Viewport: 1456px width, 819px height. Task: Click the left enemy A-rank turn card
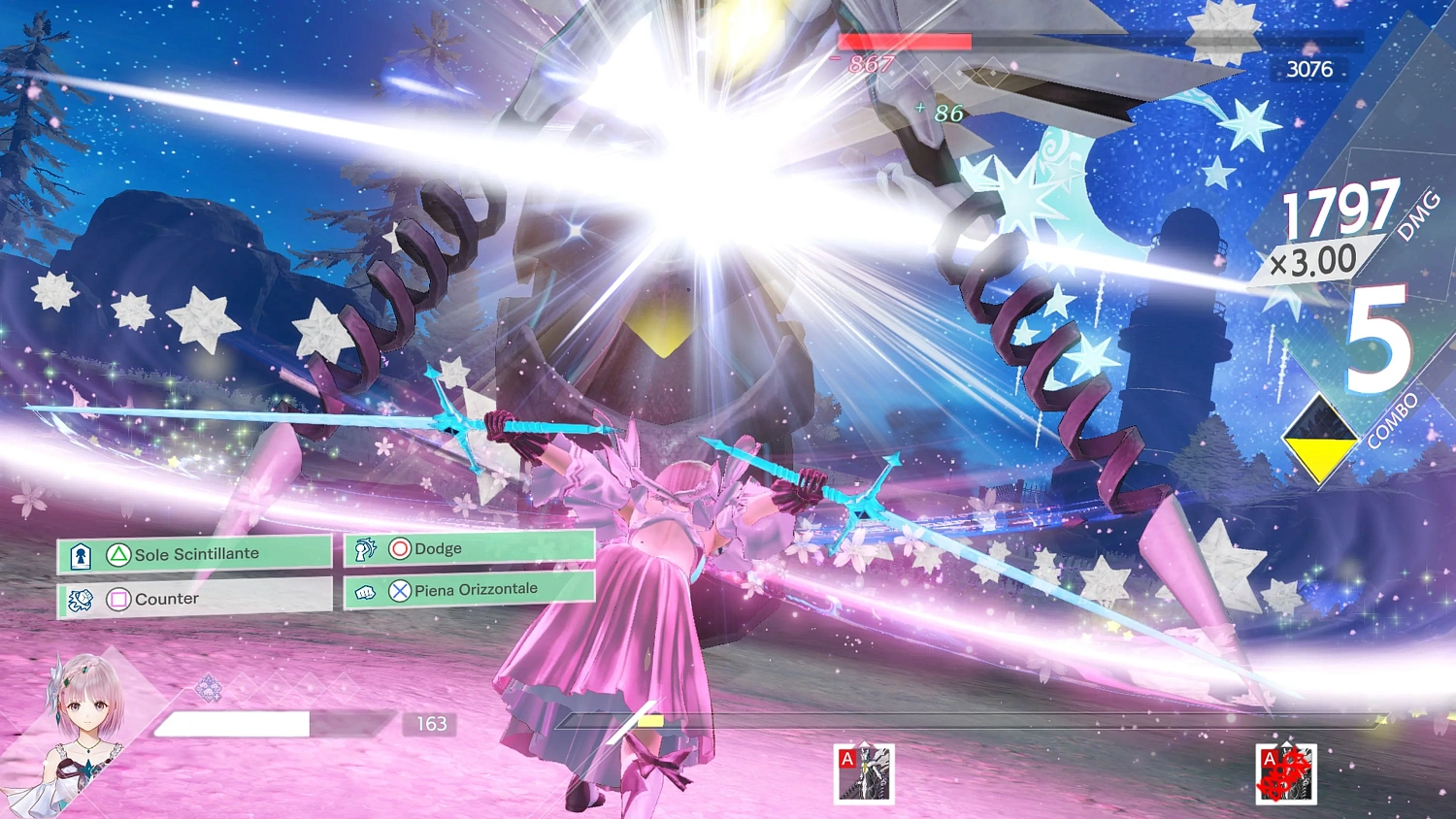(863, 773)
